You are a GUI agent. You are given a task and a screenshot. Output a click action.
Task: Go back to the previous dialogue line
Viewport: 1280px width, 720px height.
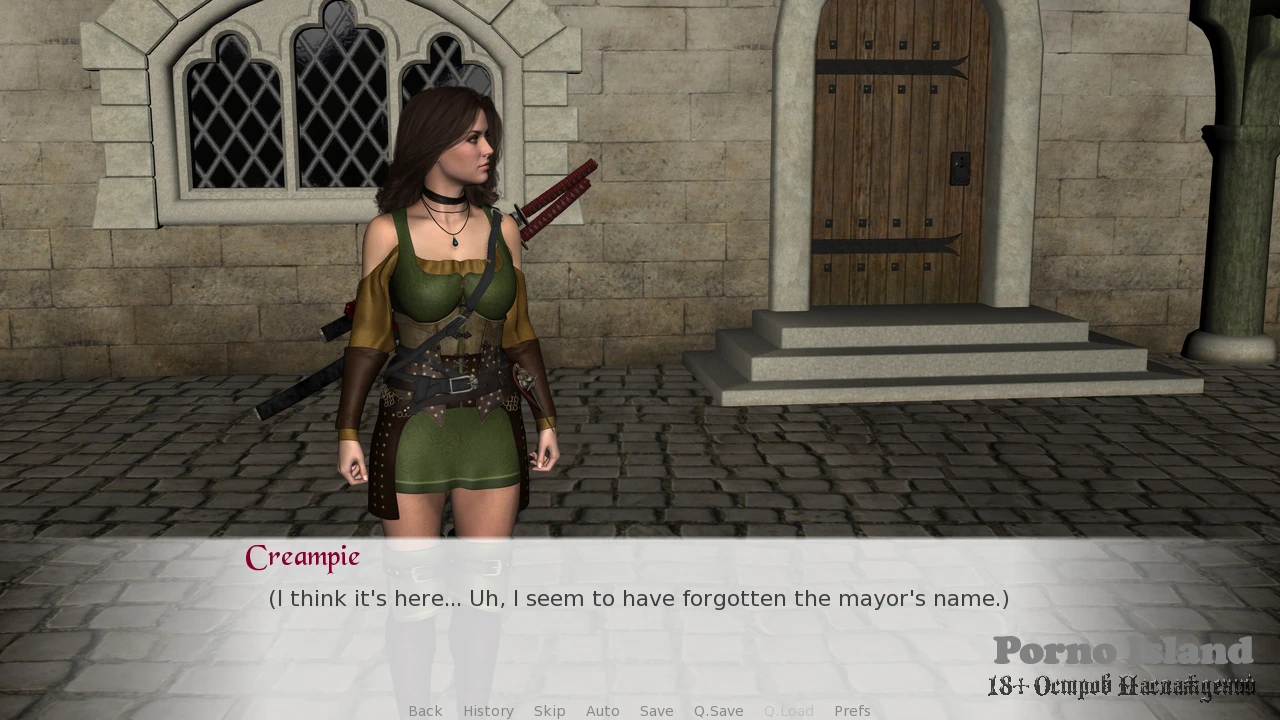(425, 711)
